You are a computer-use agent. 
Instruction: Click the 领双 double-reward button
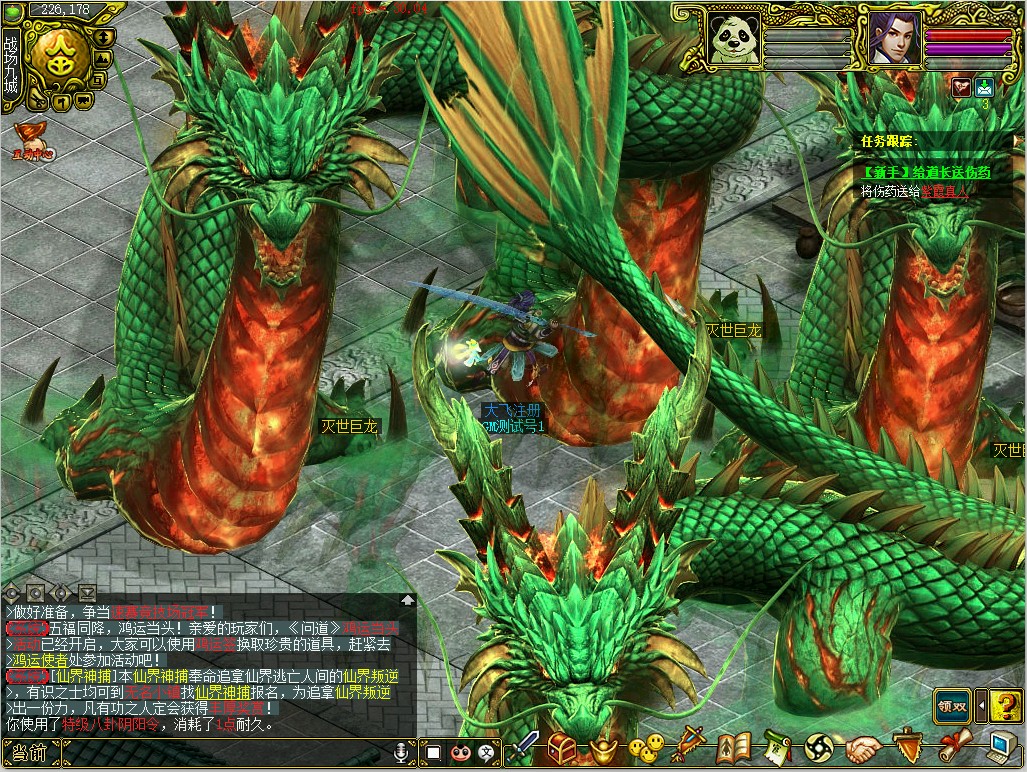953,705
